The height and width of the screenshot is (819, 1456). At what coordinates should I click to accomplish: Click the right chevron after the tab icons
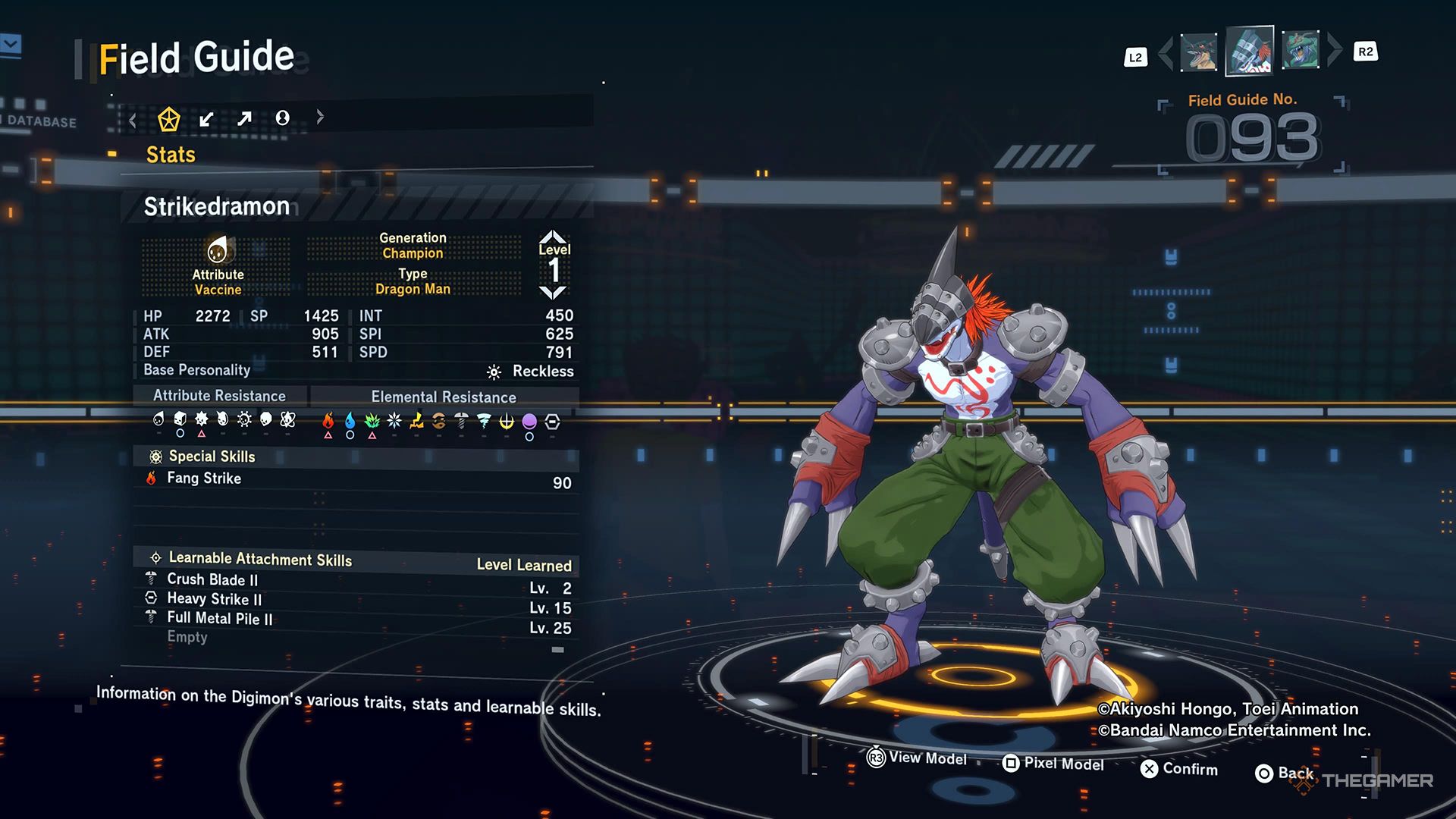(320, 117)
